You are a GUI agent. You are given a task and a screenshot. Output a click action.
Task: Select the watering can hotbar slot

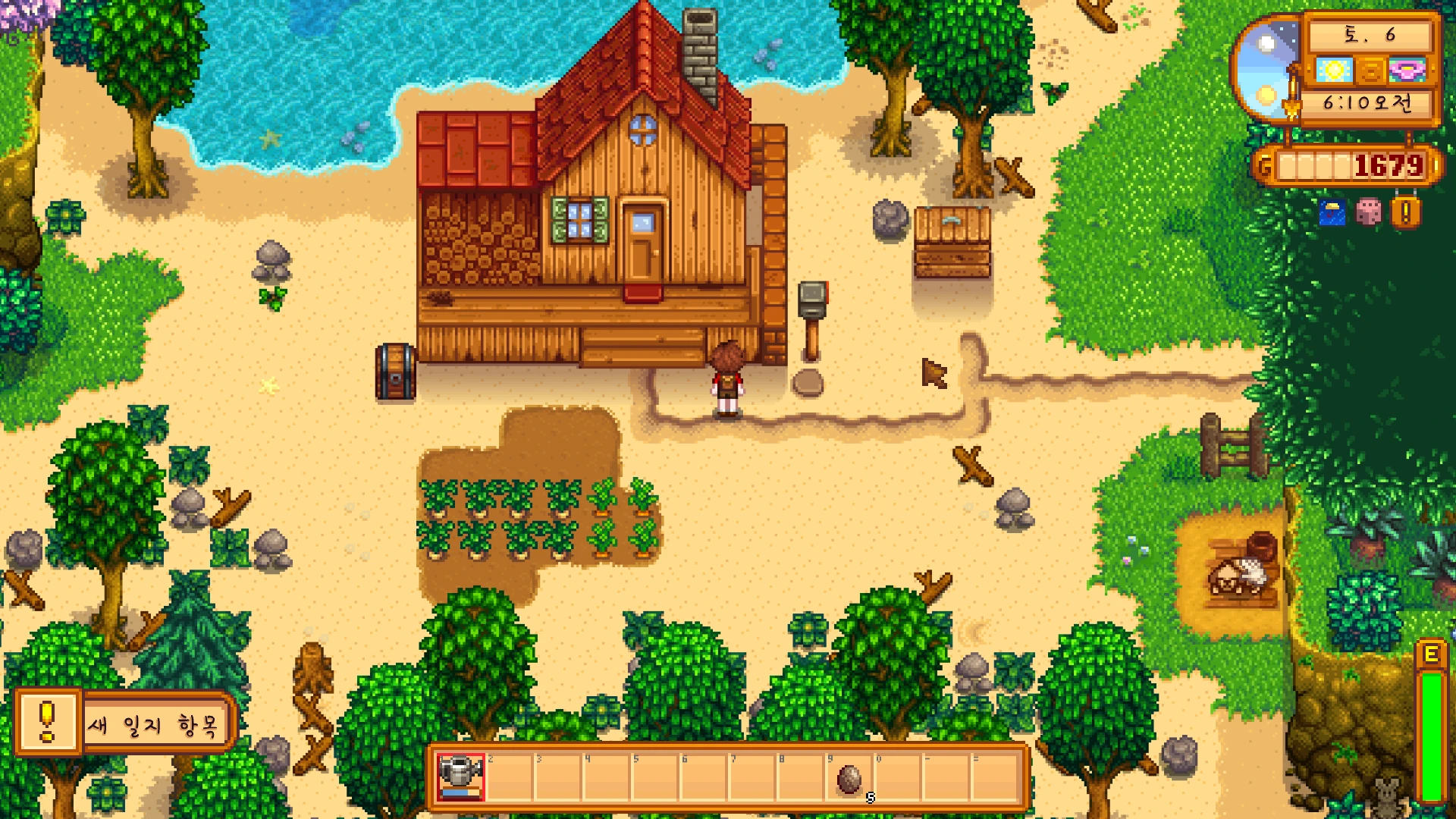pos(460,776)
